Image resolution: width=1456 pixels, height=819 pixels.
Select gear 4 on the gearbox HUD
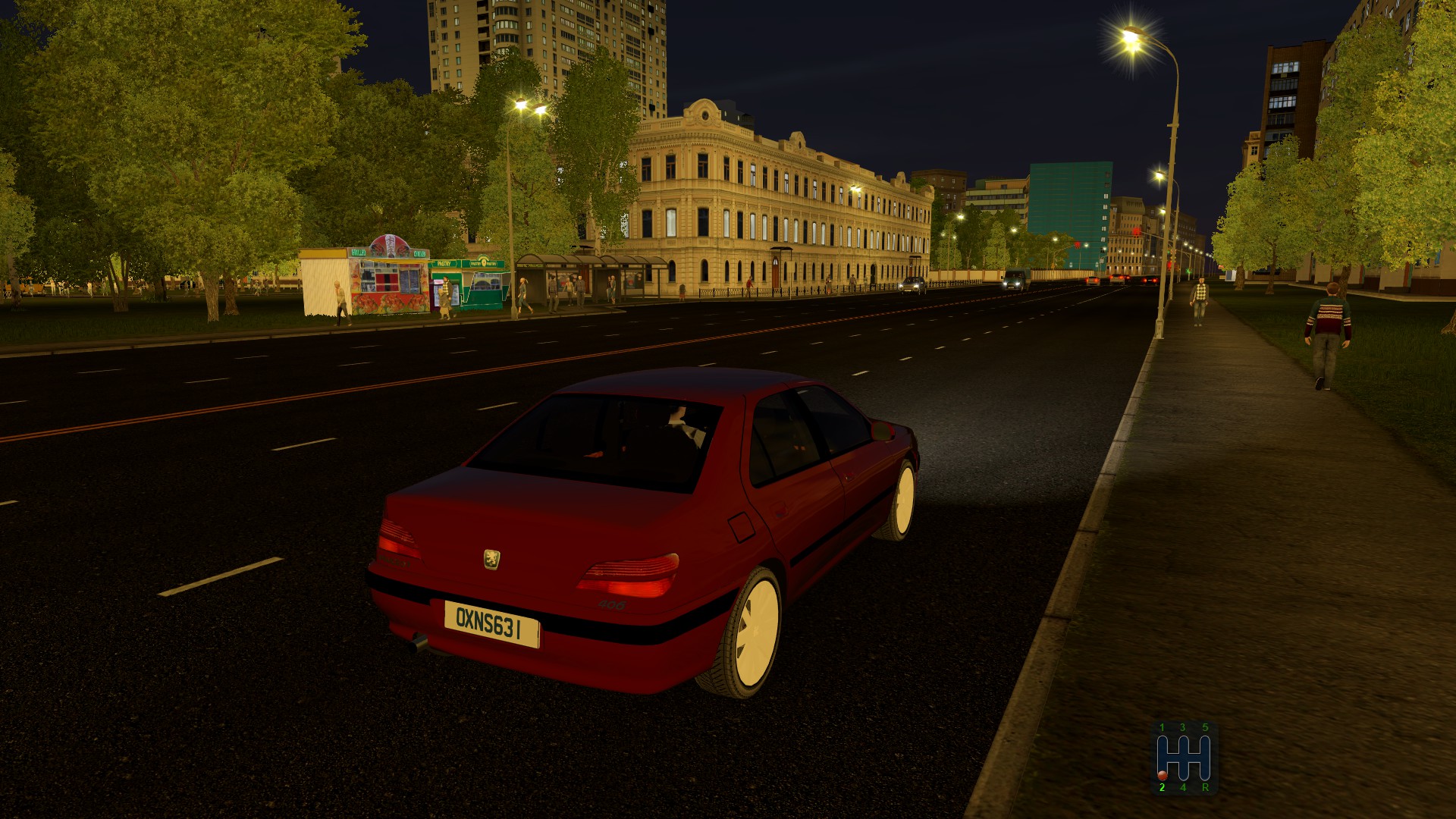point(1184,789)
